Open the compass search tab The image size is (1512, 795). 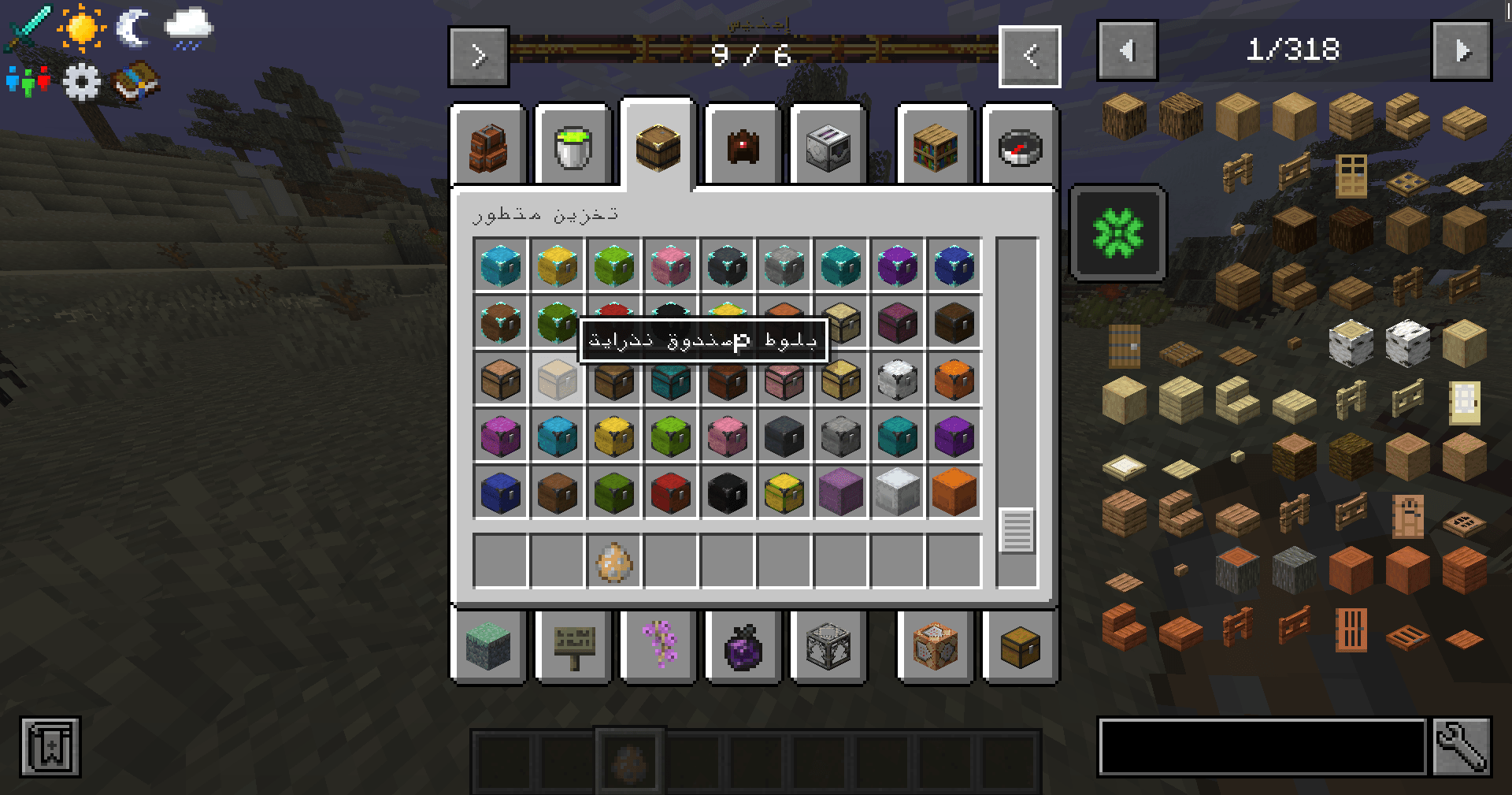coord(1020,147)
